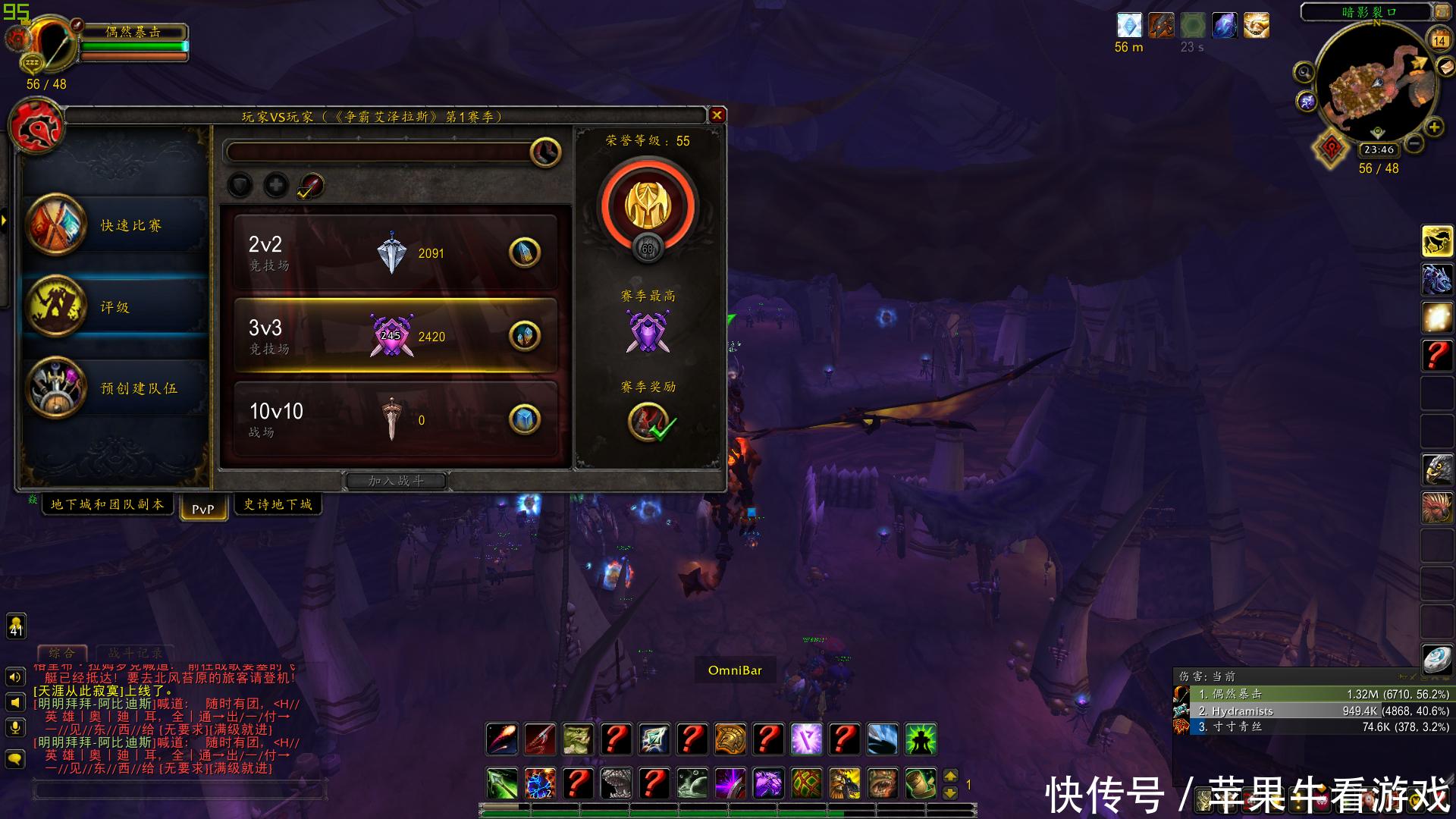Switch to 地下城和团队副本 tab
This screenshot has height=819, width=1456.
(107, 504)
